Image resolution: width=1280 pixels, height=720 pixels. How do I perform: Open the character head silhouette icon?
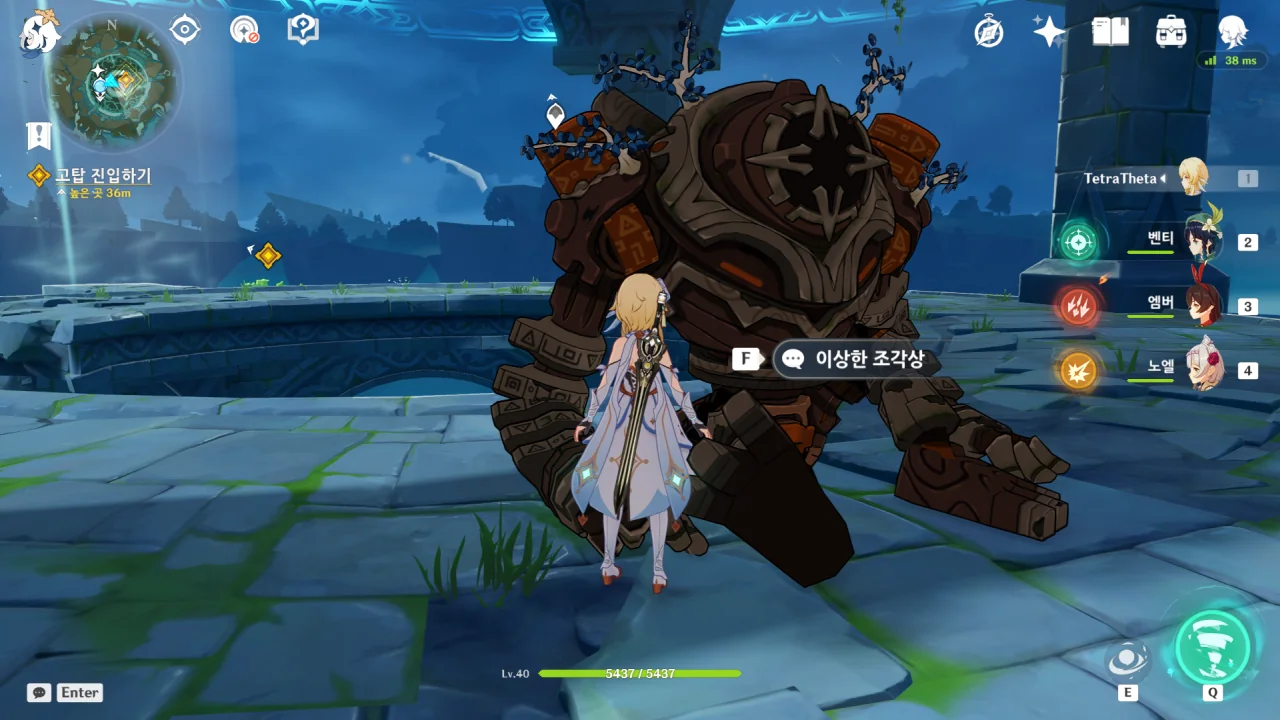[1232, 32]
